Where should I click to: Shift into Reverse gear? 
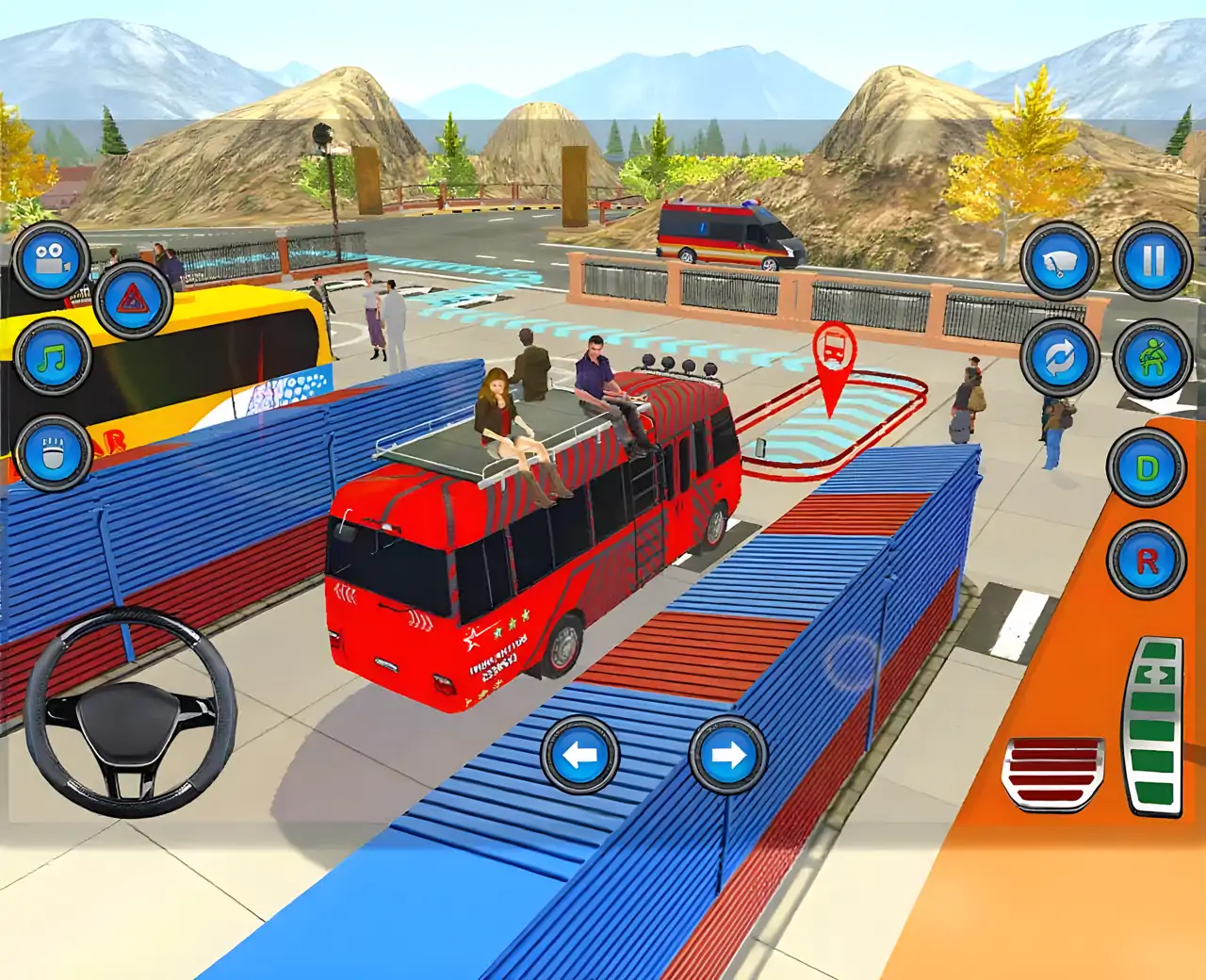click(1147, 561)
